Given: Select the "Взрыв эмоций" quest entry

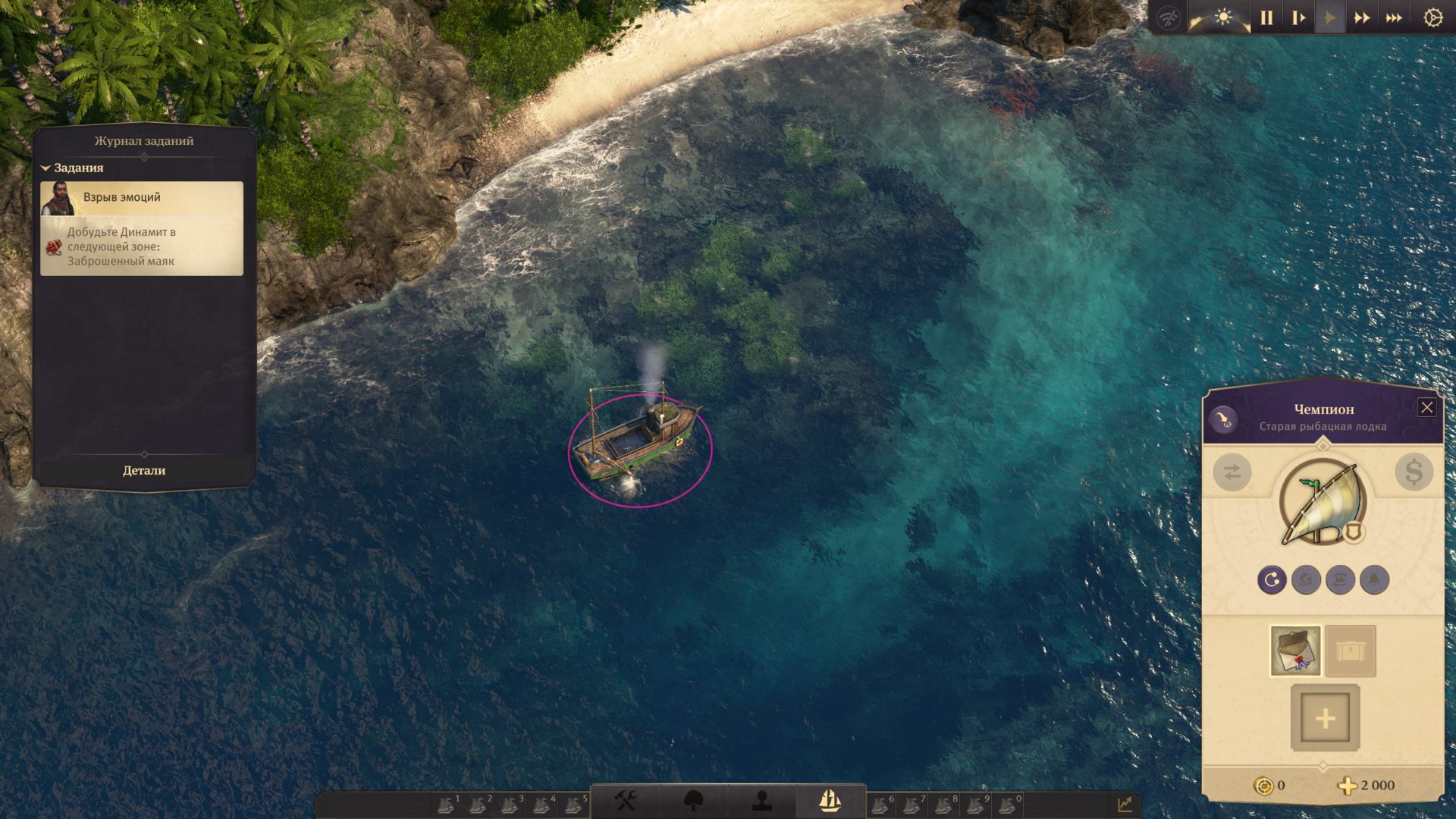Looking at the screenshot, I should pyautogui.click(x=142, y=198).
